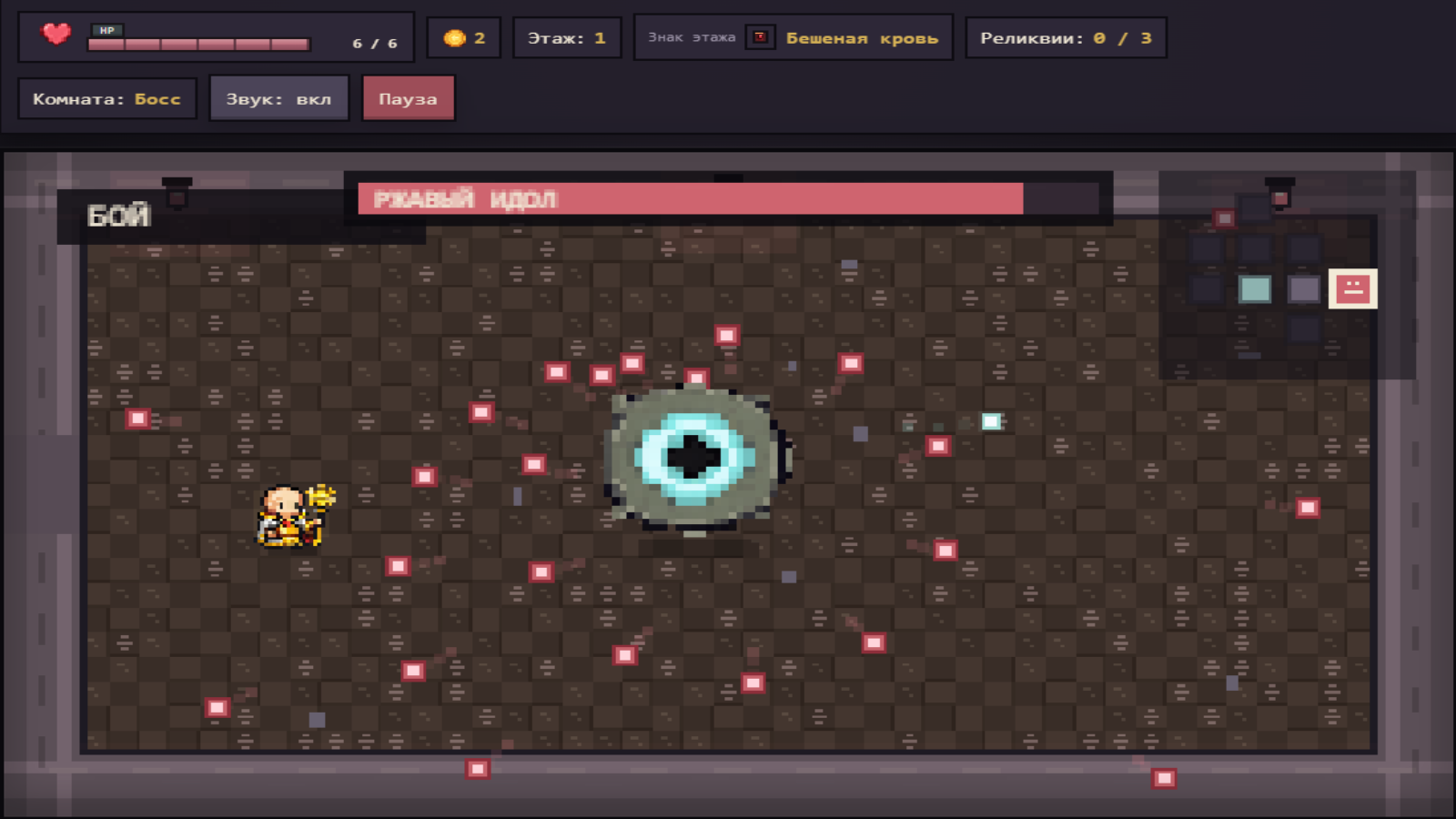Screen dimensions: 1456x819
Task: Expand the 'Реликвии: 0 / 3' counter
Action: point(1067,37)
